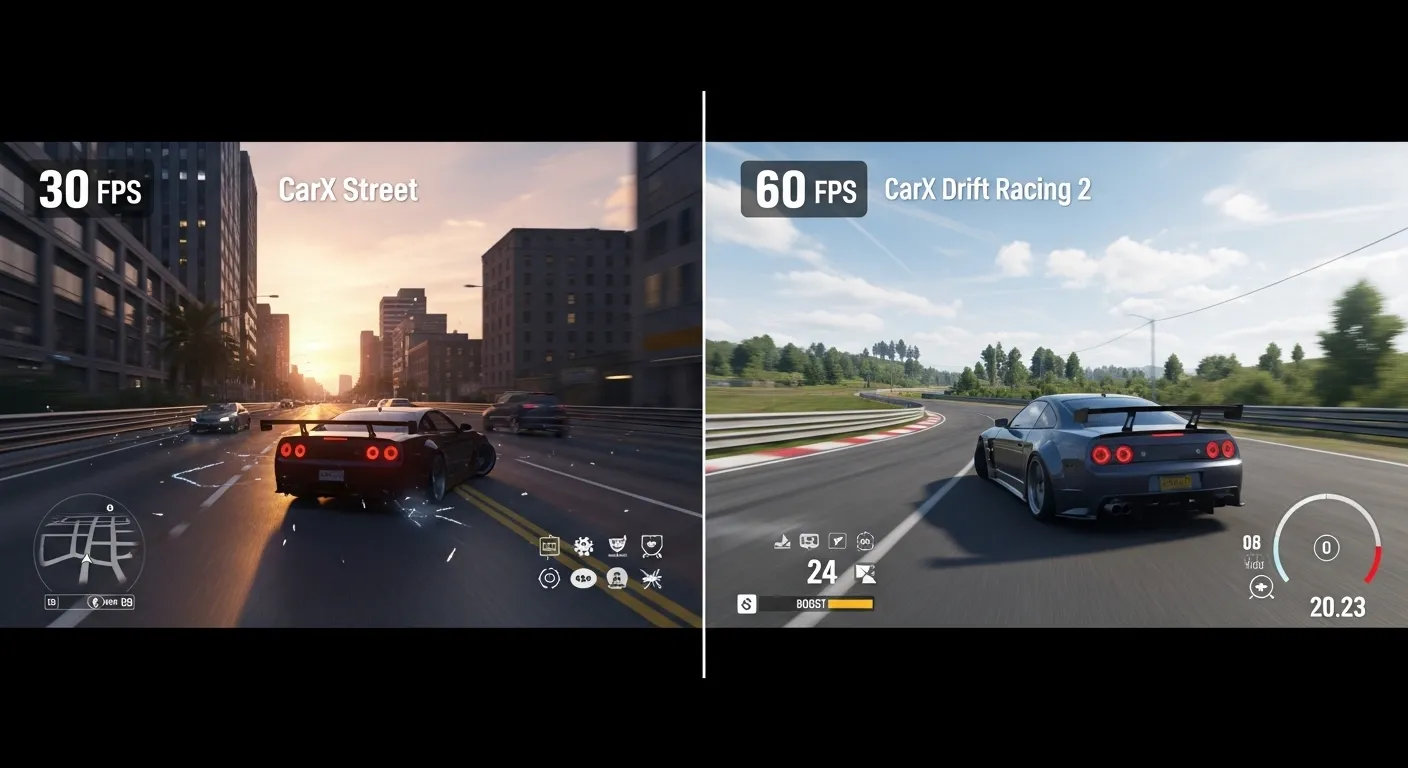
Task: Click the navigation arrow icon
Action: point(836,540)
